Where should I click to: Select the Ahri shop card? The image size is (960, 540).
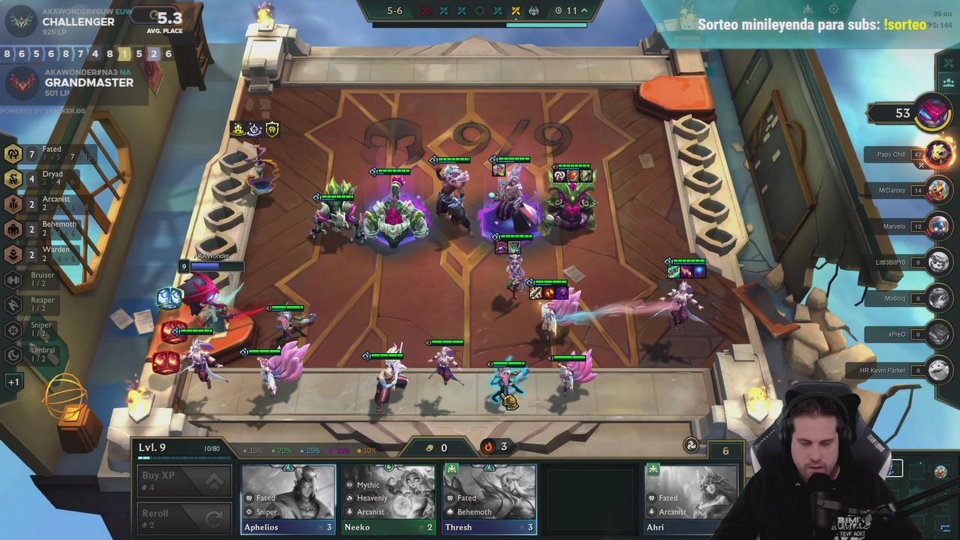691,498
